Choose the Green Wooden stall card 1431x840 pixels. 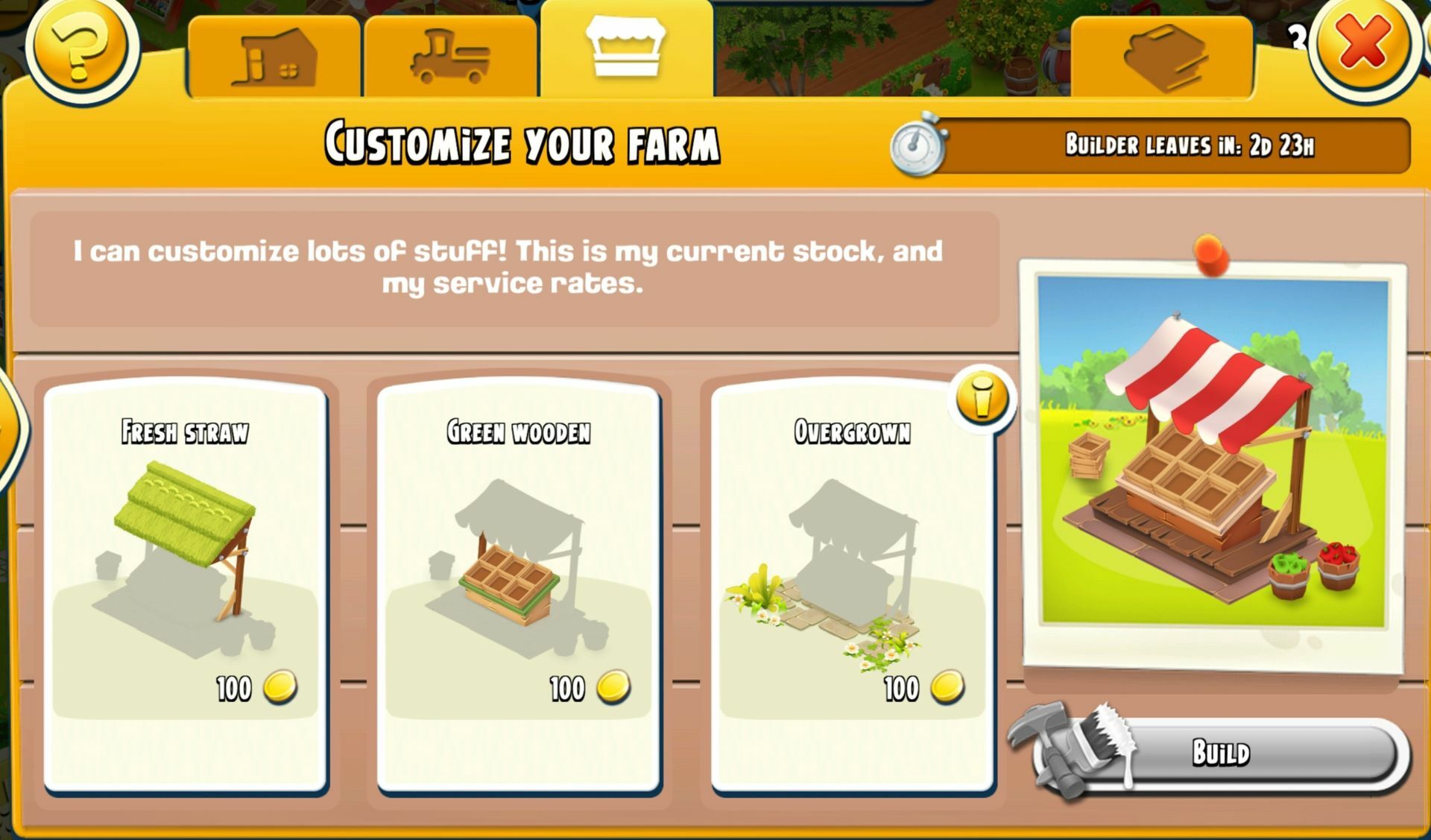coord(519,585)
